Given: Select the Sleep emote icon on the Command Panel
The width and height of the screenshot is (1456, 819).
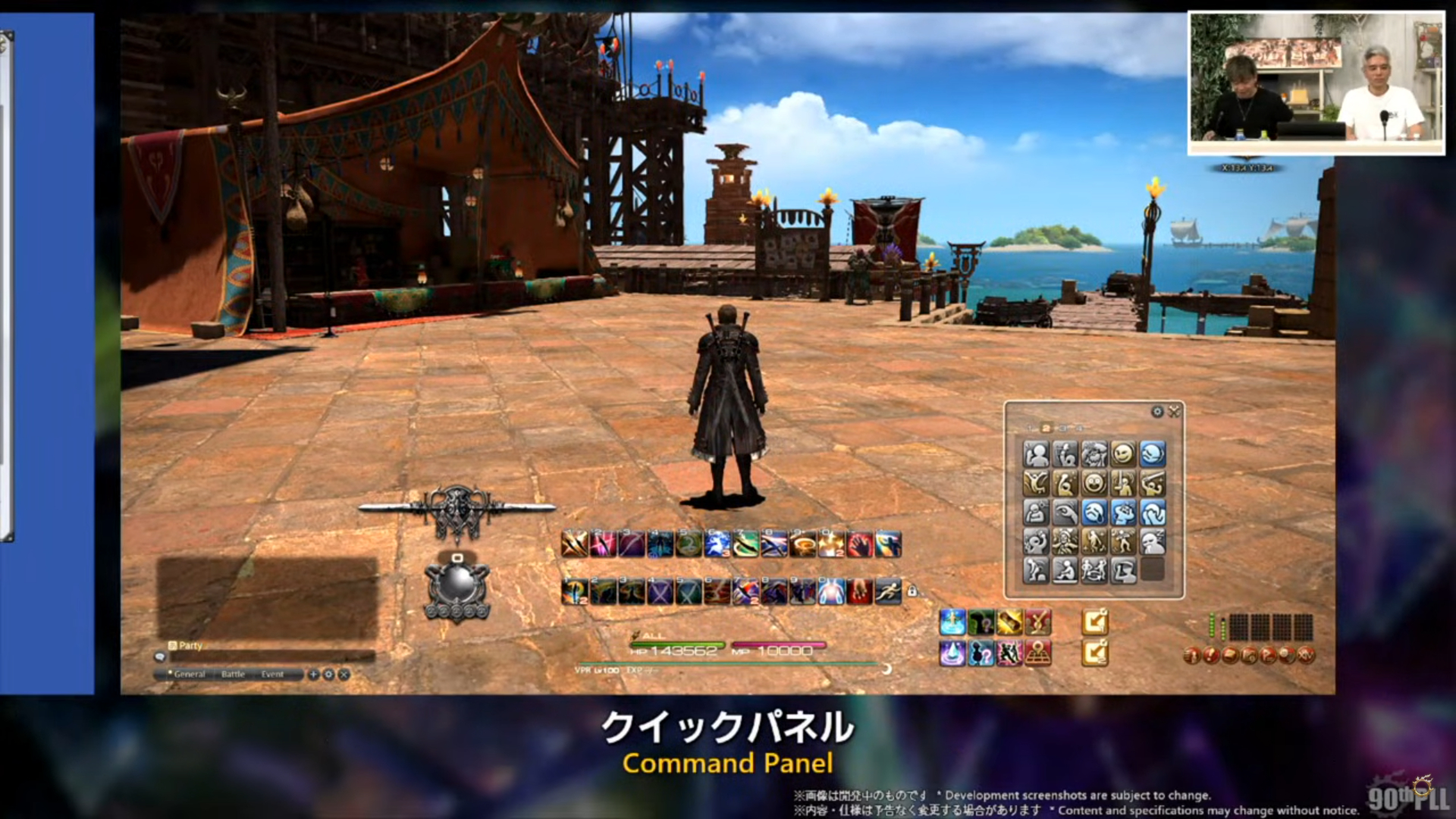Looking at the screenshot, I should 1153,541.
